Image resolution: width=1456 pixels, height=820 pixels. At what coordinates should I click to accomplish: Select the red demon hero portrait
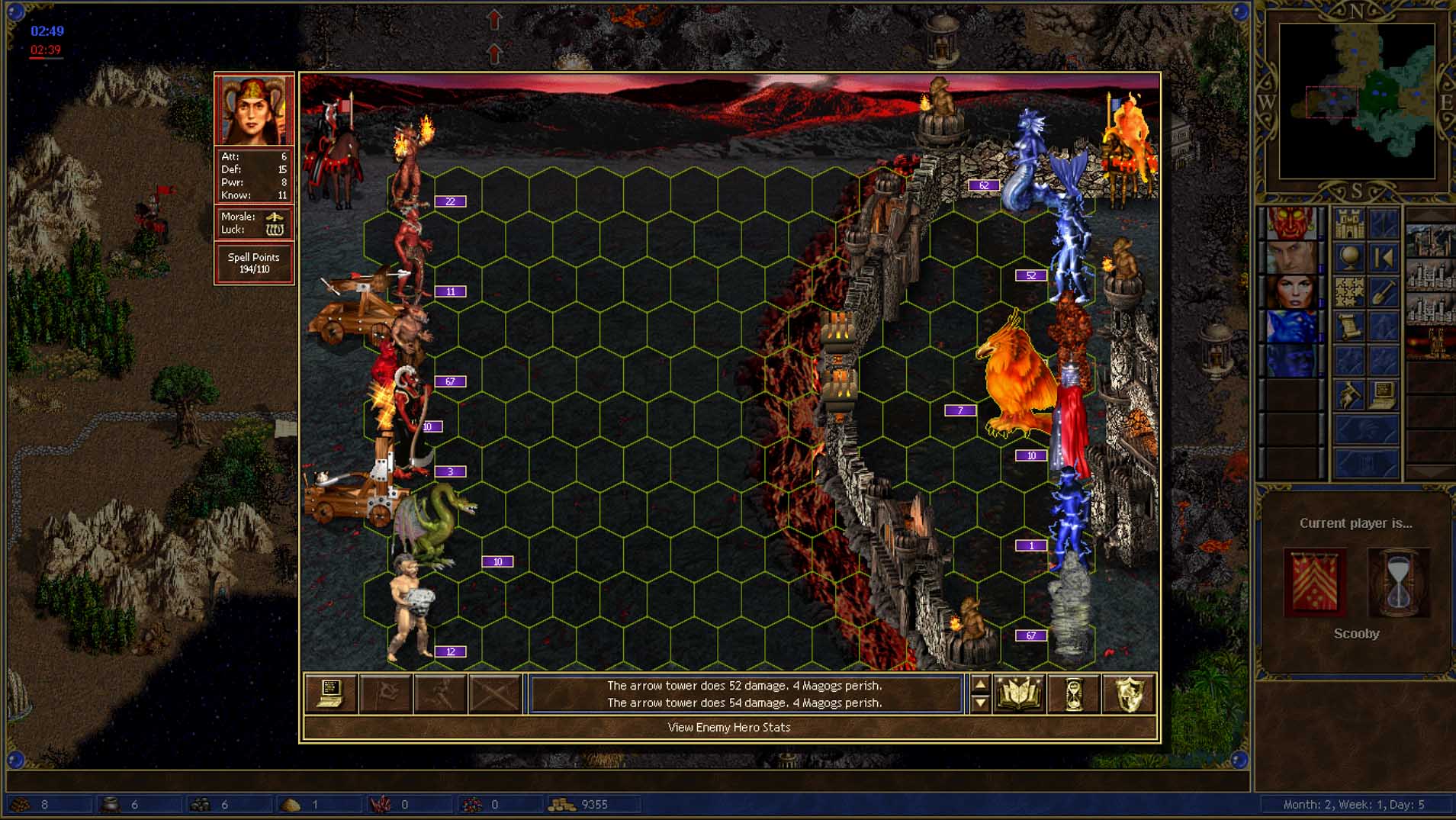click(1291, 224)
